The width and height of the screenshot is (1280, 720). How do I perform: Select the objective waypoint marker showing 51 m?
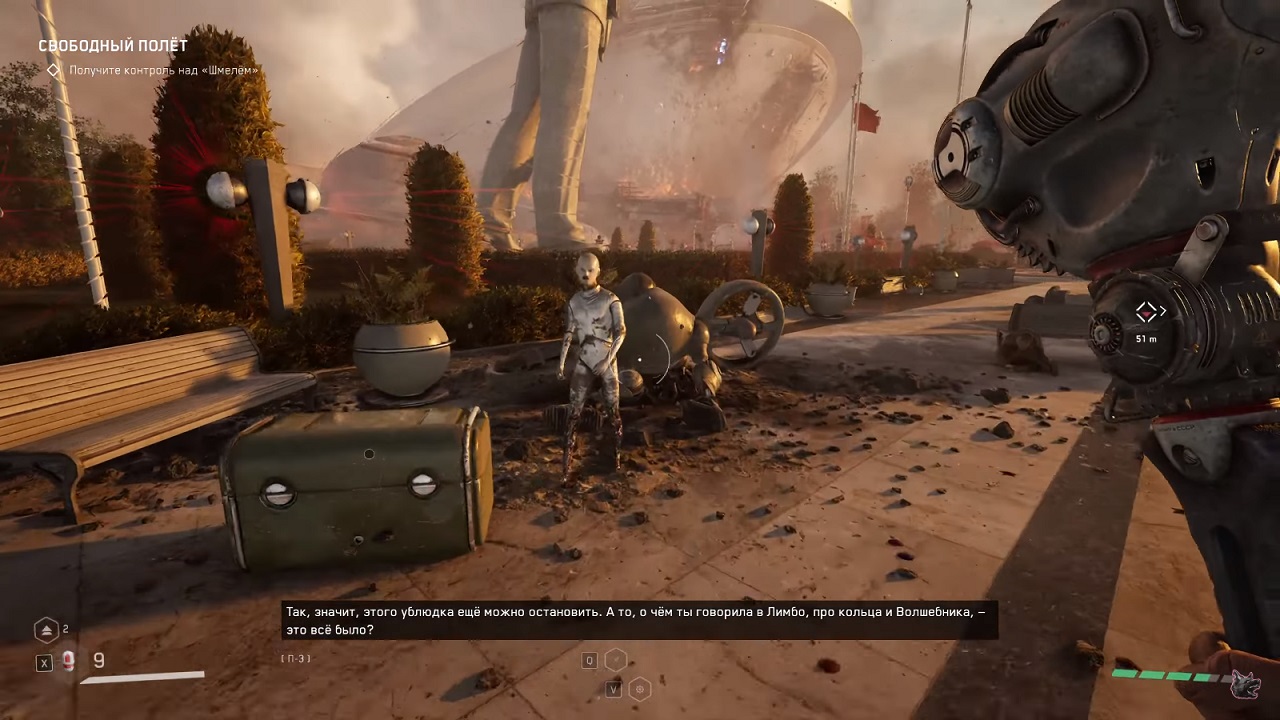click(x=1146, y=313)
